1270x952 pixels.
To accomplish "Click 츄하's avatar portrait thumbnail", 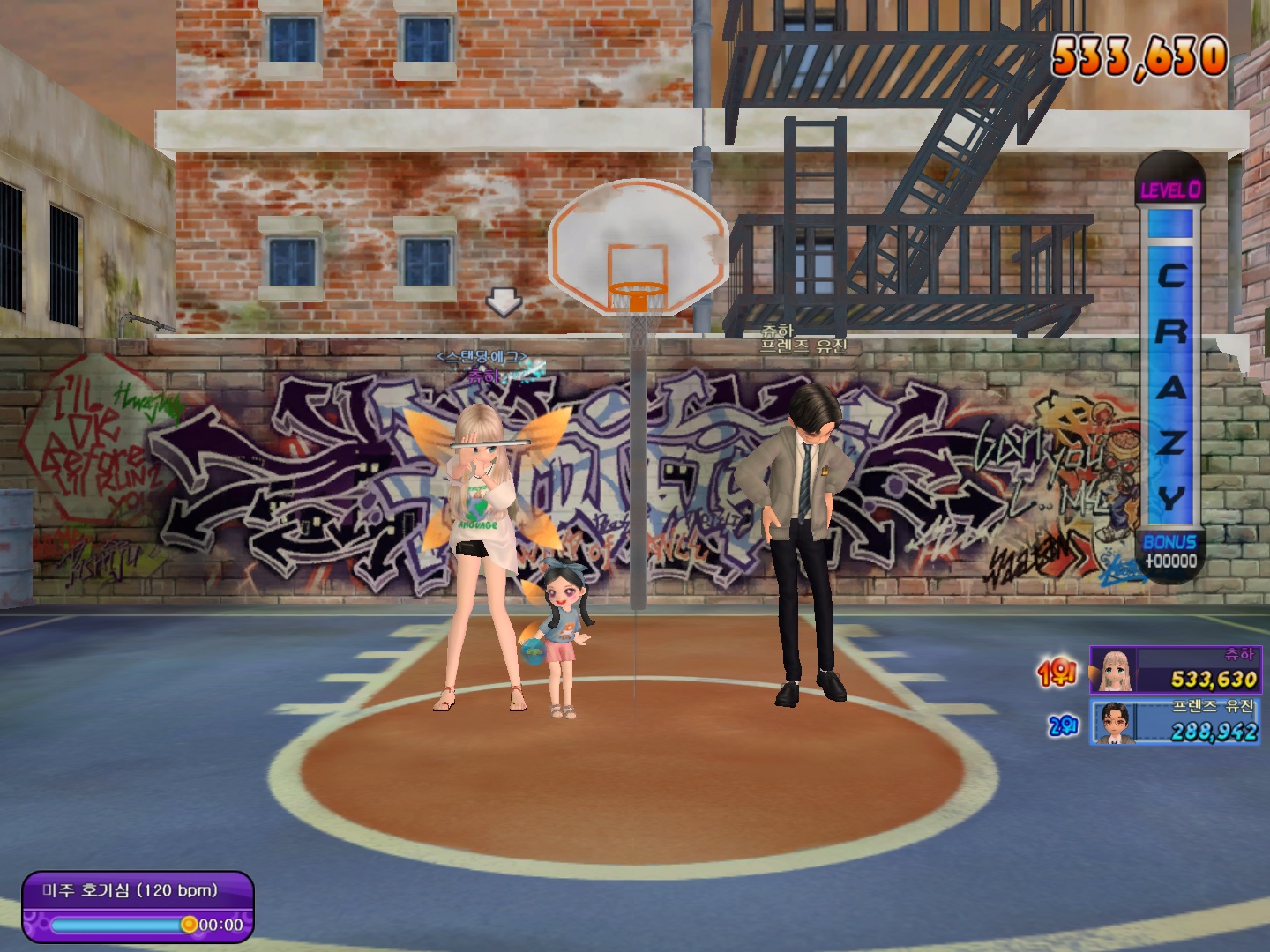I will tap(1113, 671).
